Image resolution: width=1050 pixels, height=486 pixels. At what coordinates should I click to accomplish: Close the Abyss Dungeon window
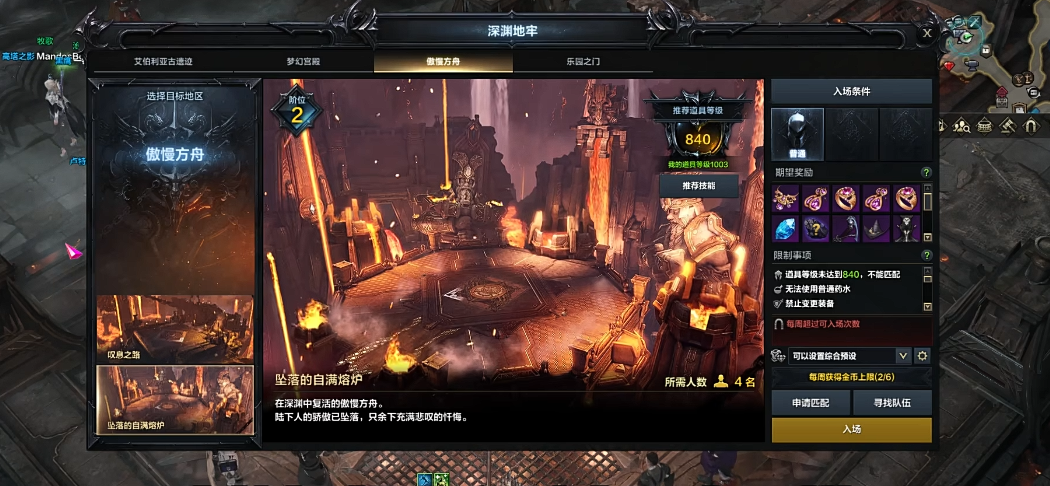[x=927, y=33]
